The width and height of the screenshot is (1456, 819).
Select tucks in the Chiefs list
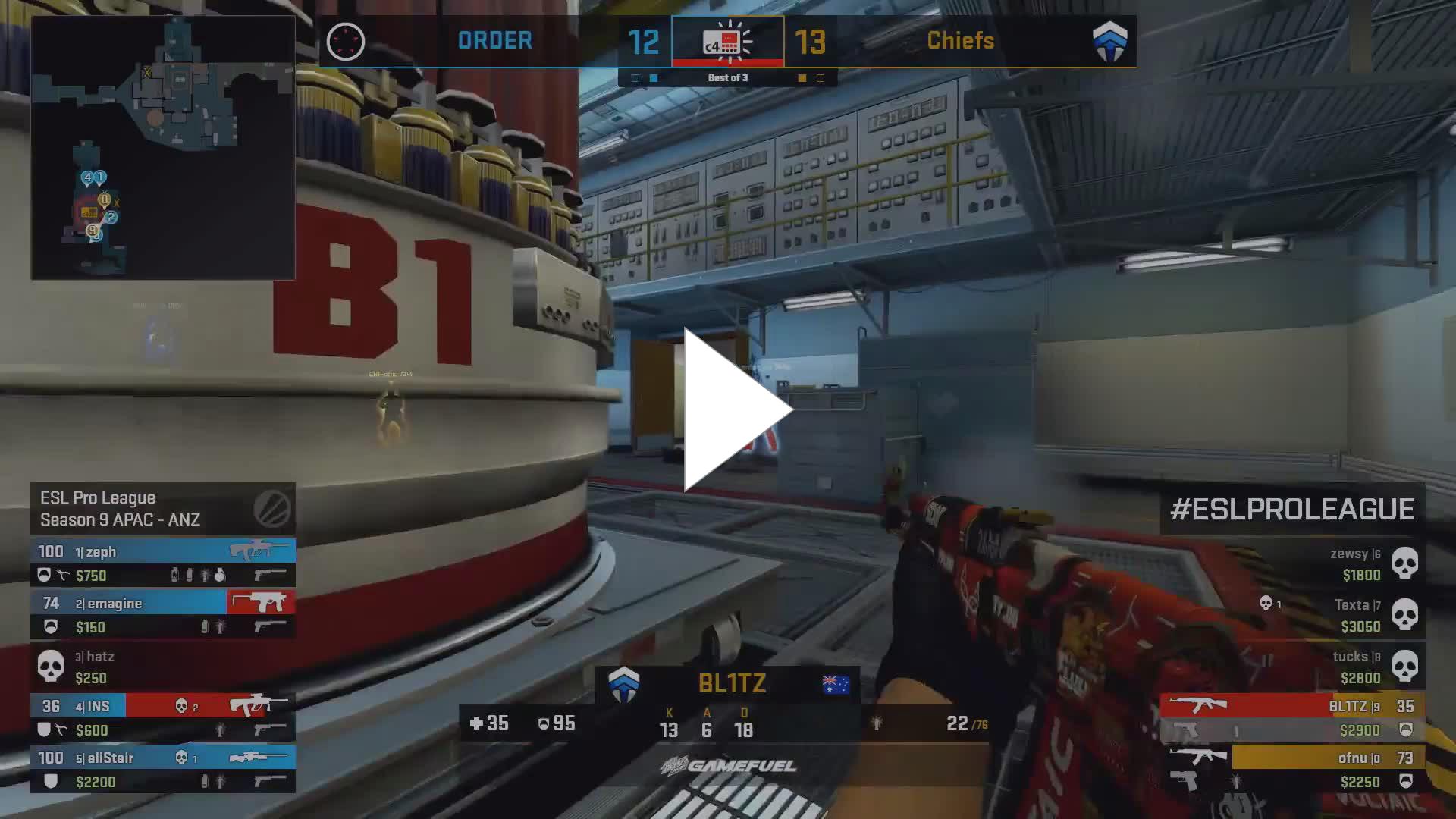tap(1293, 667)
